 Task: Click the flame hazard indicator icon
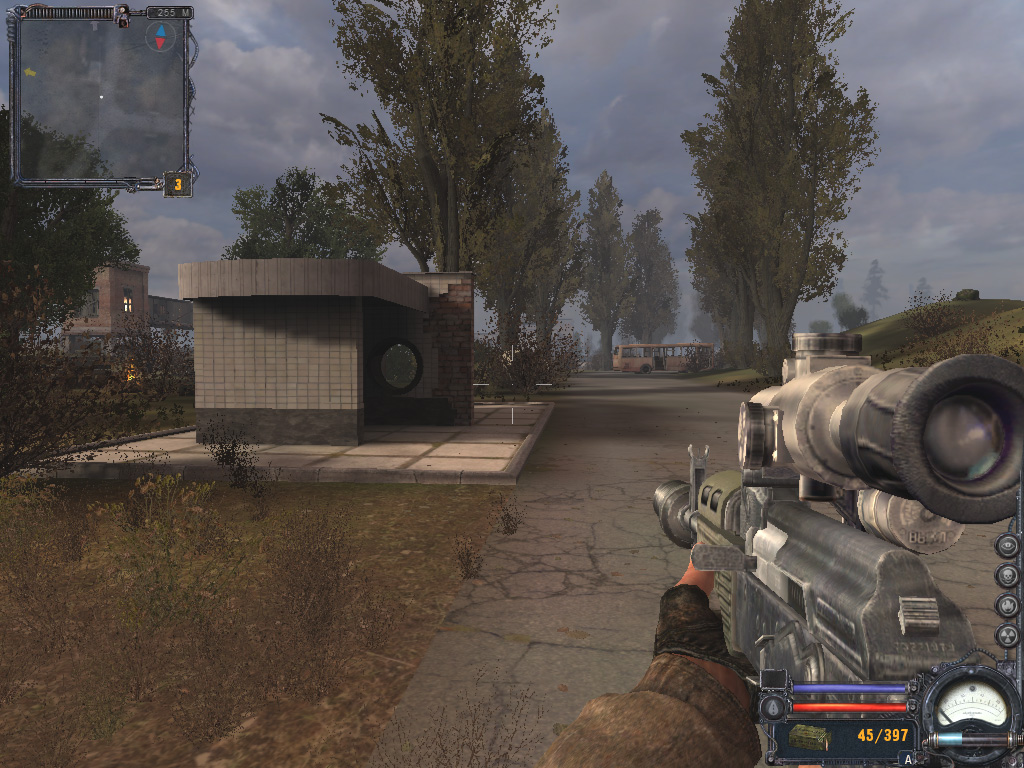coord(1007,606)
